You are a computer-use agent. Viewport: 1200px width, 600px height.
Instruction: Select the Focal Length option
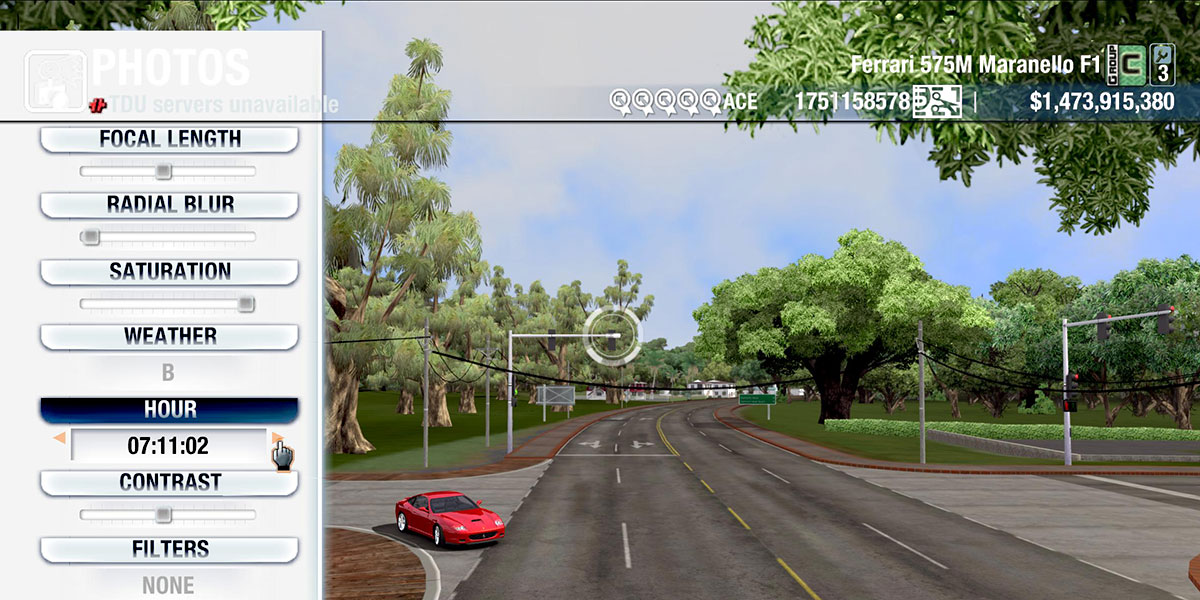[169, 139]
